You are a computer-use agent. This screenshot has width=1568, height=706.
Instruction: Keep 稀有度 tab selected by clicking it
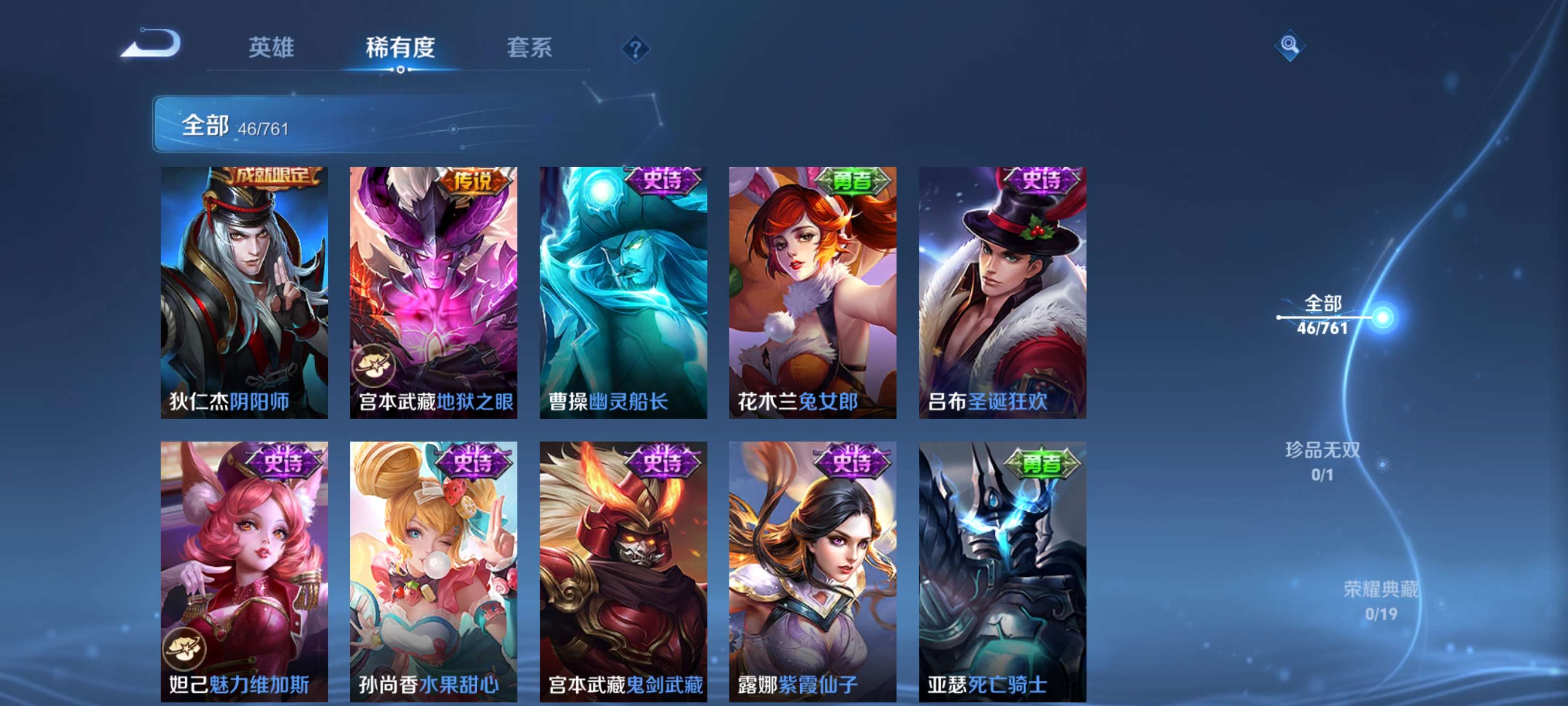click(x=400, y=48)
